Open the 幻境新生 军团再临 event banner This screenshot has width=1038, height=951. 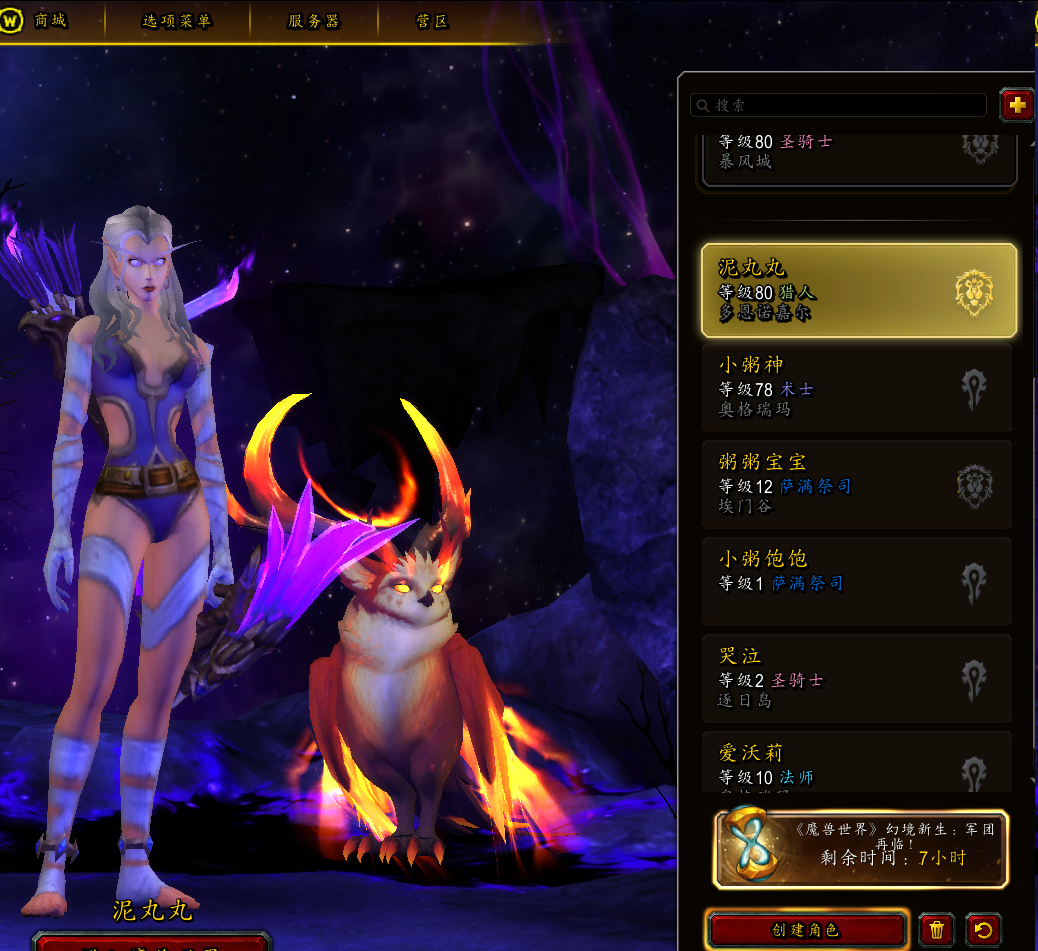[x=860, y=849]
